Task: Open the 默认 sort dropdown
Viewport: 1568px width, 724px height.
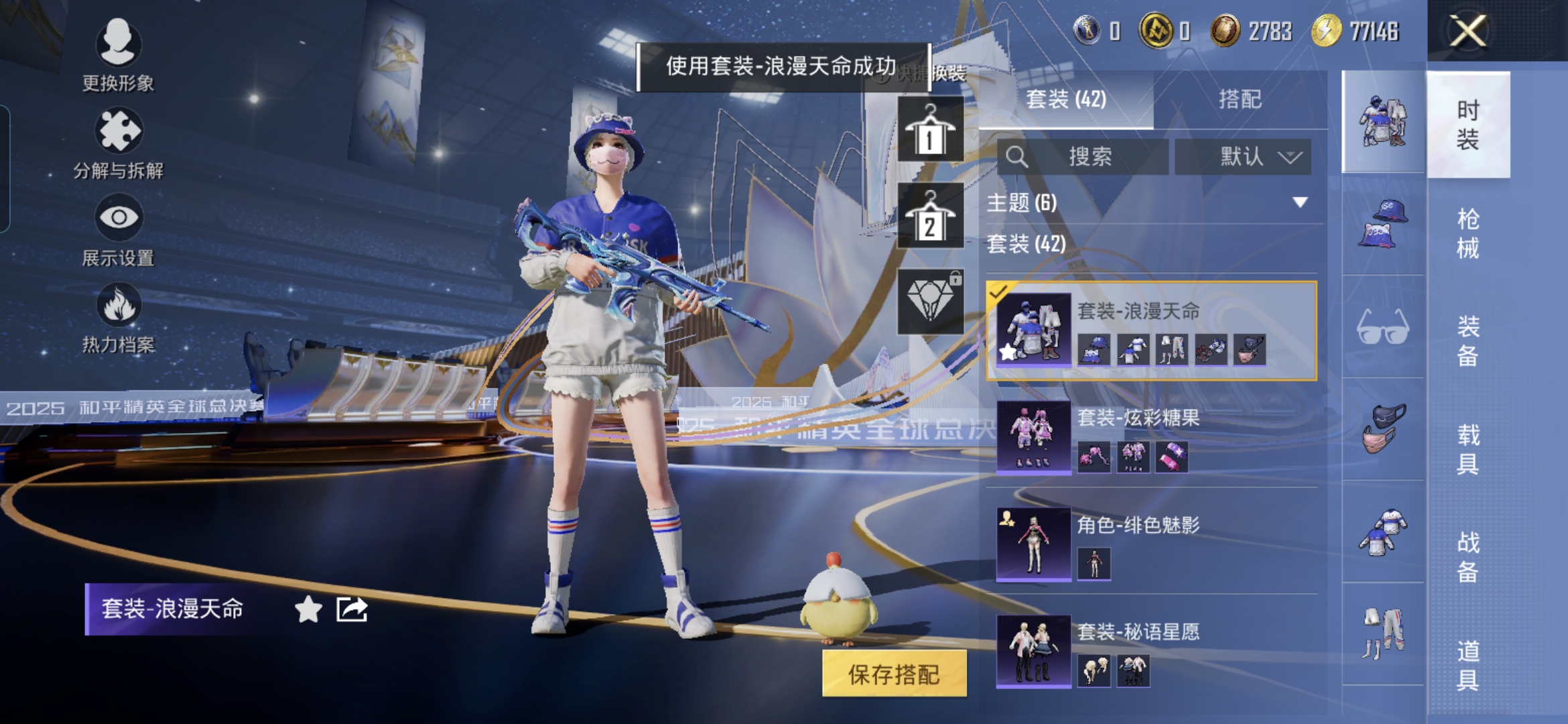Action: (1244, 157)
